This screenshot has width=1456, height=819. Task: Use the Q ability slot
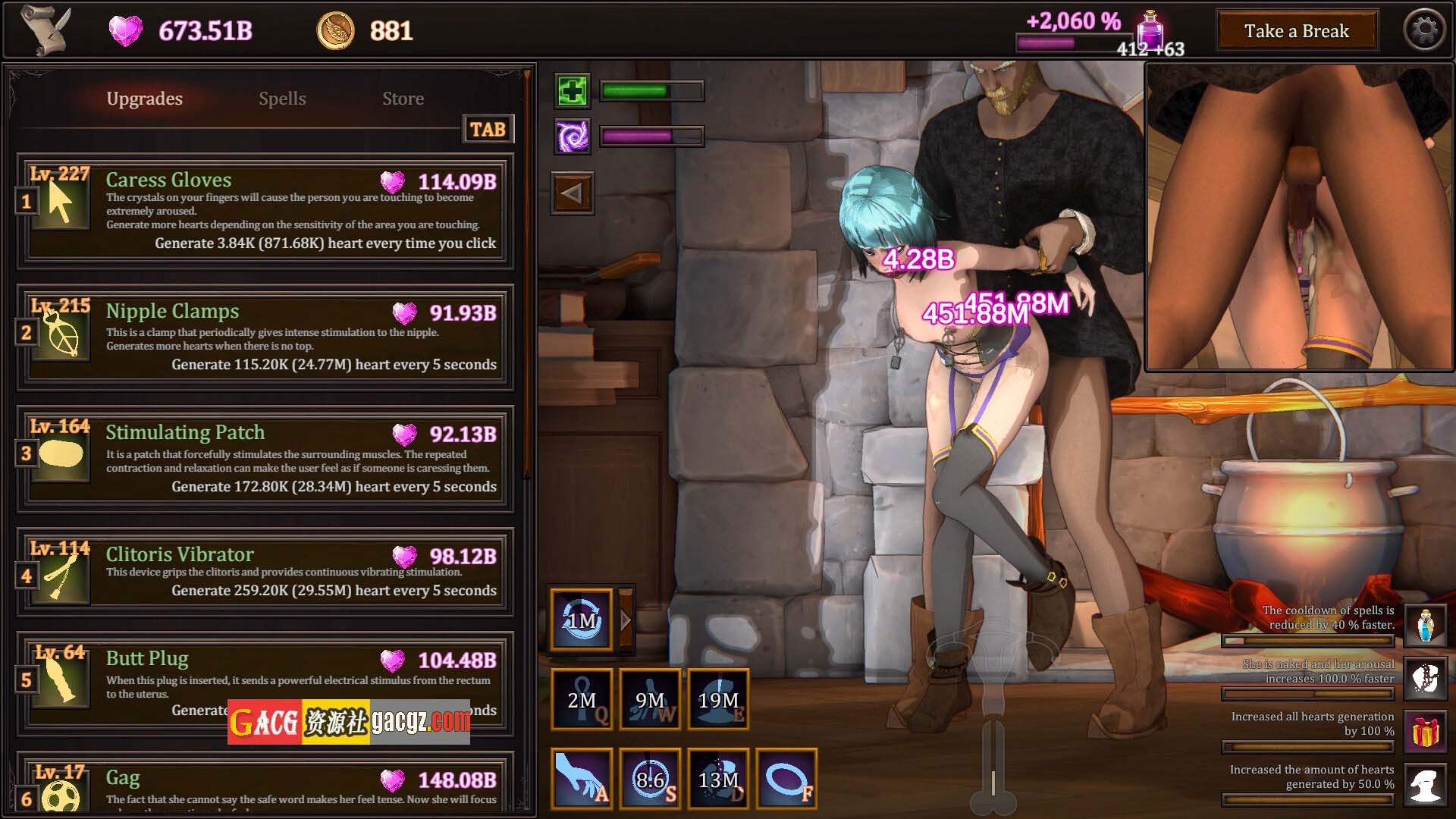[x=582, y=700]
